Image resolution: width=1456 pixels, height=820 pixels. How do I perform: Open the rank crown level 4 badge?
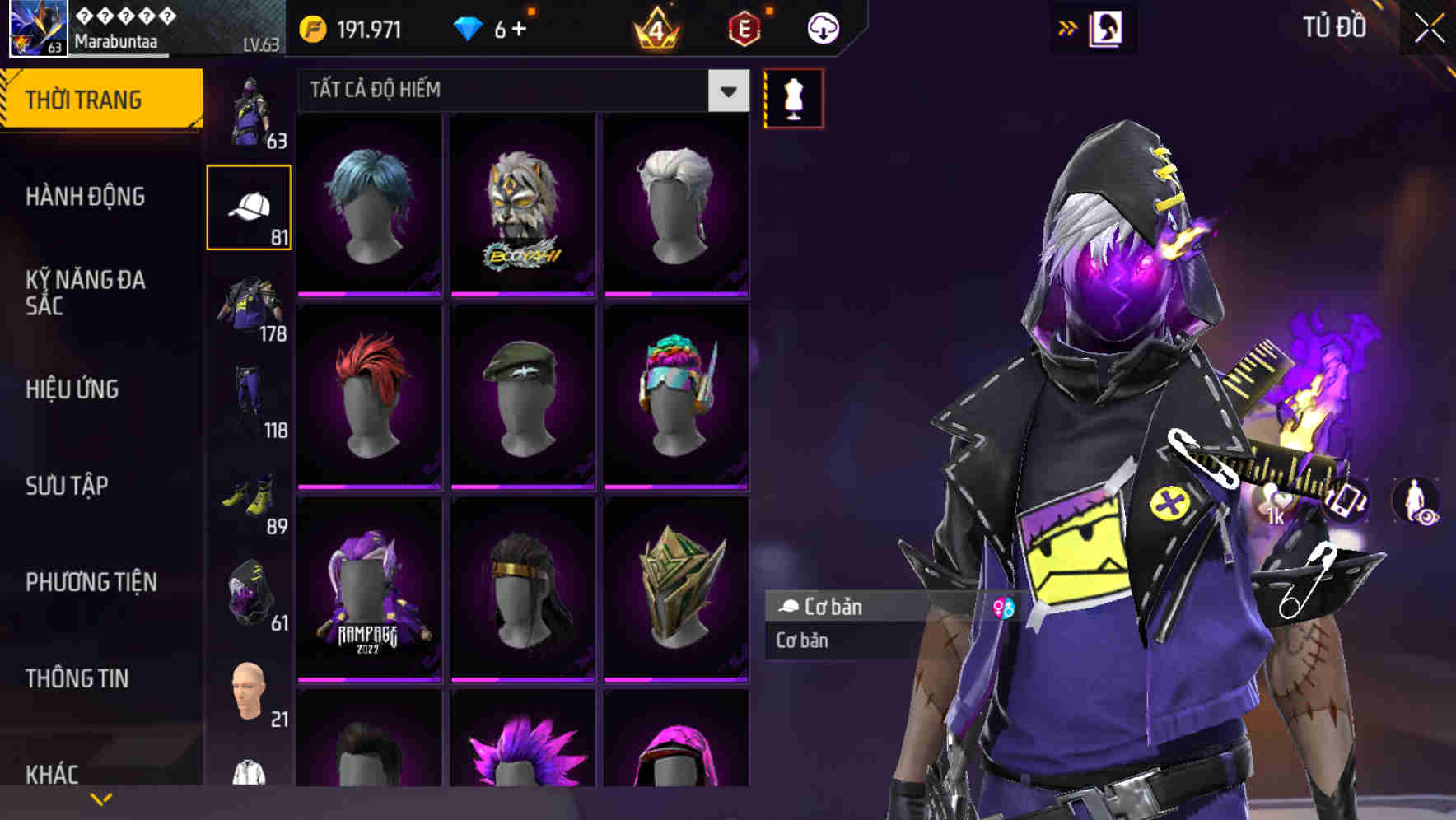[x=658, y=29]
